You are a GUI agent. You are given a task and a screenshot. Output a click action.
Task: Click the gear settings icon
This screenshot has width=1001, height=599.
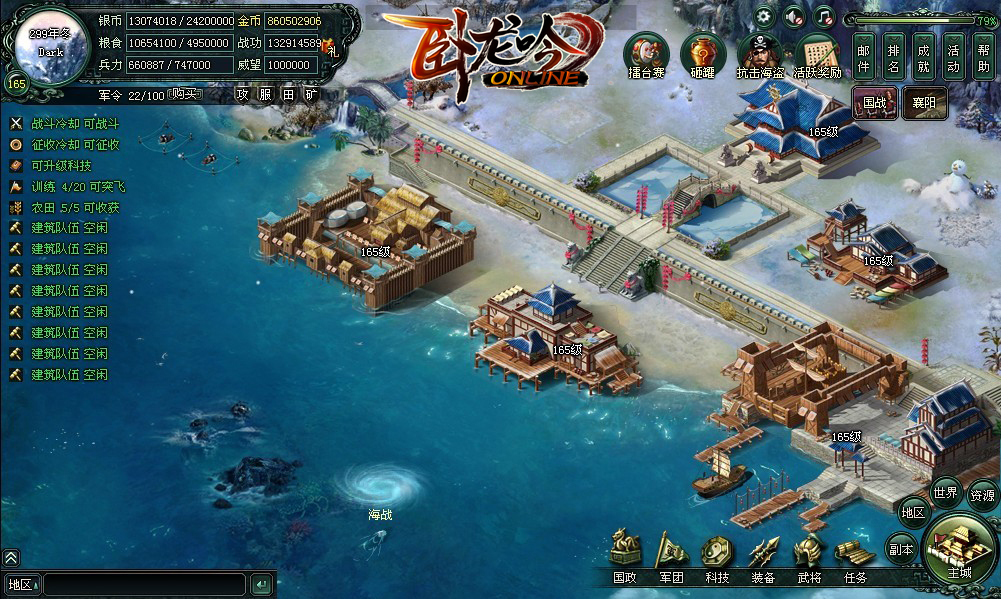[x=764, y=16]
